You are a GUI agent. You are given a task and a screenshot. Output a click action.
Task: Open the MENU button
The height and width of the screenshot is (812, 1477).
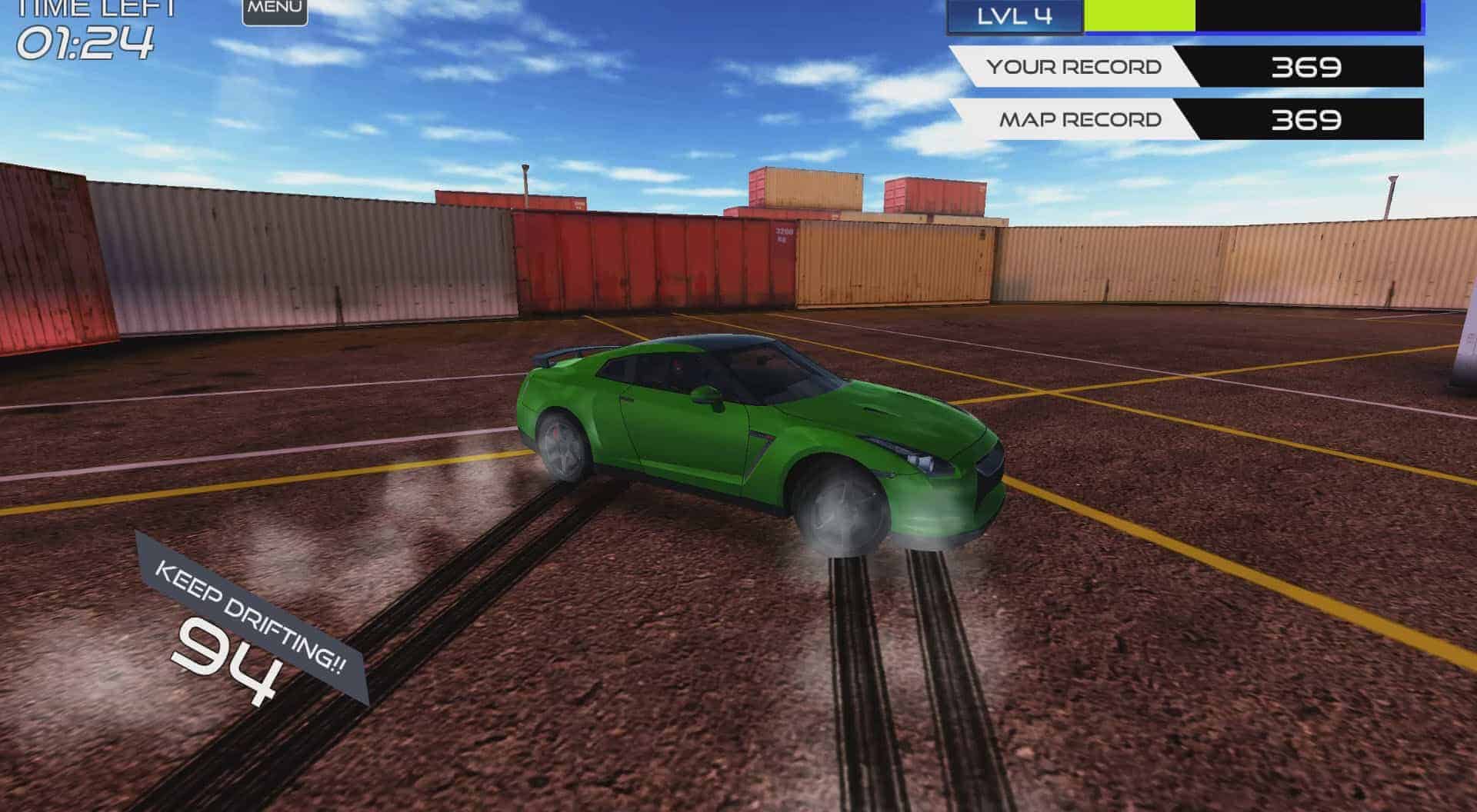275,9
